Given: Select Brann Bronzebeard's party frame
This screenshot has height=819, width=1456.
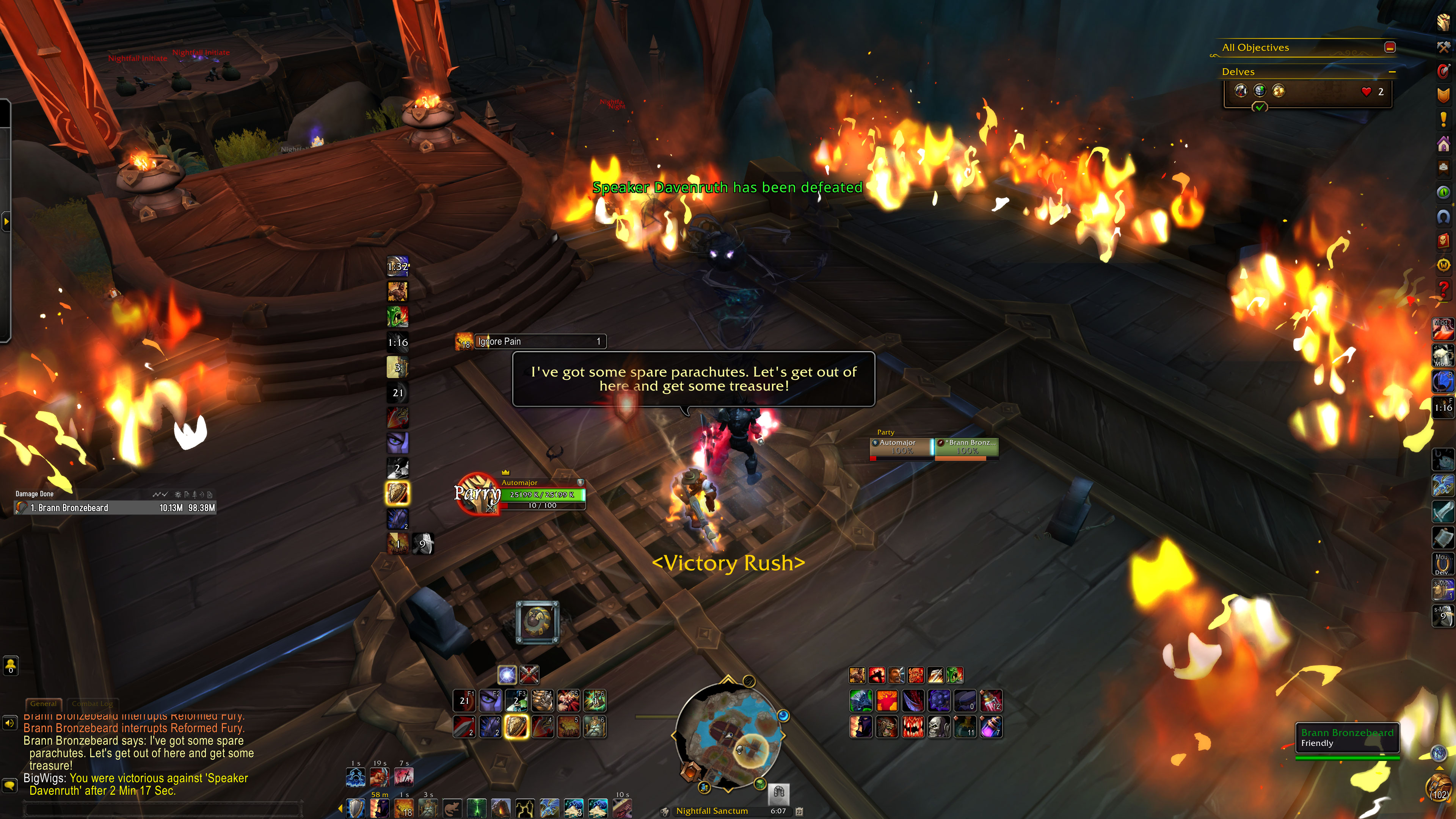Looking at the screenshot, I should point(966,447).
